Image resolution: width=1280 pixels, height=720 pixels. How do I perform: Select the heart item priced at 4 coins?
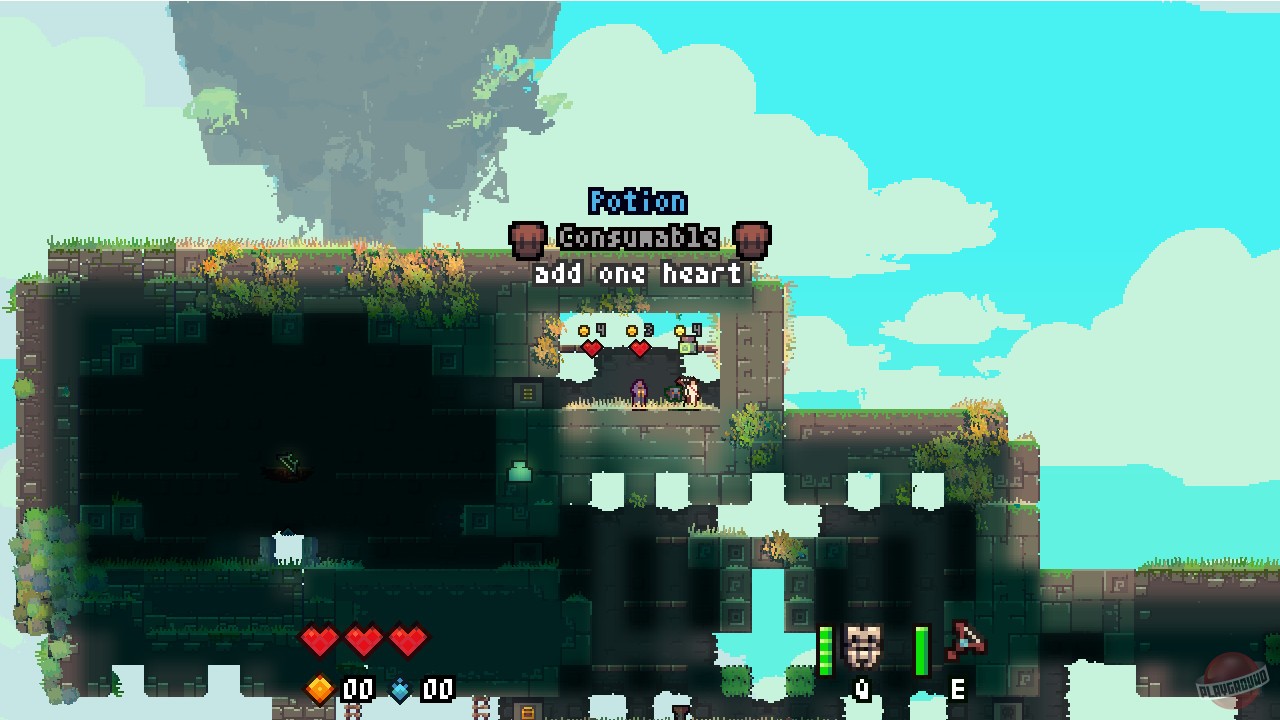[591, 348]
